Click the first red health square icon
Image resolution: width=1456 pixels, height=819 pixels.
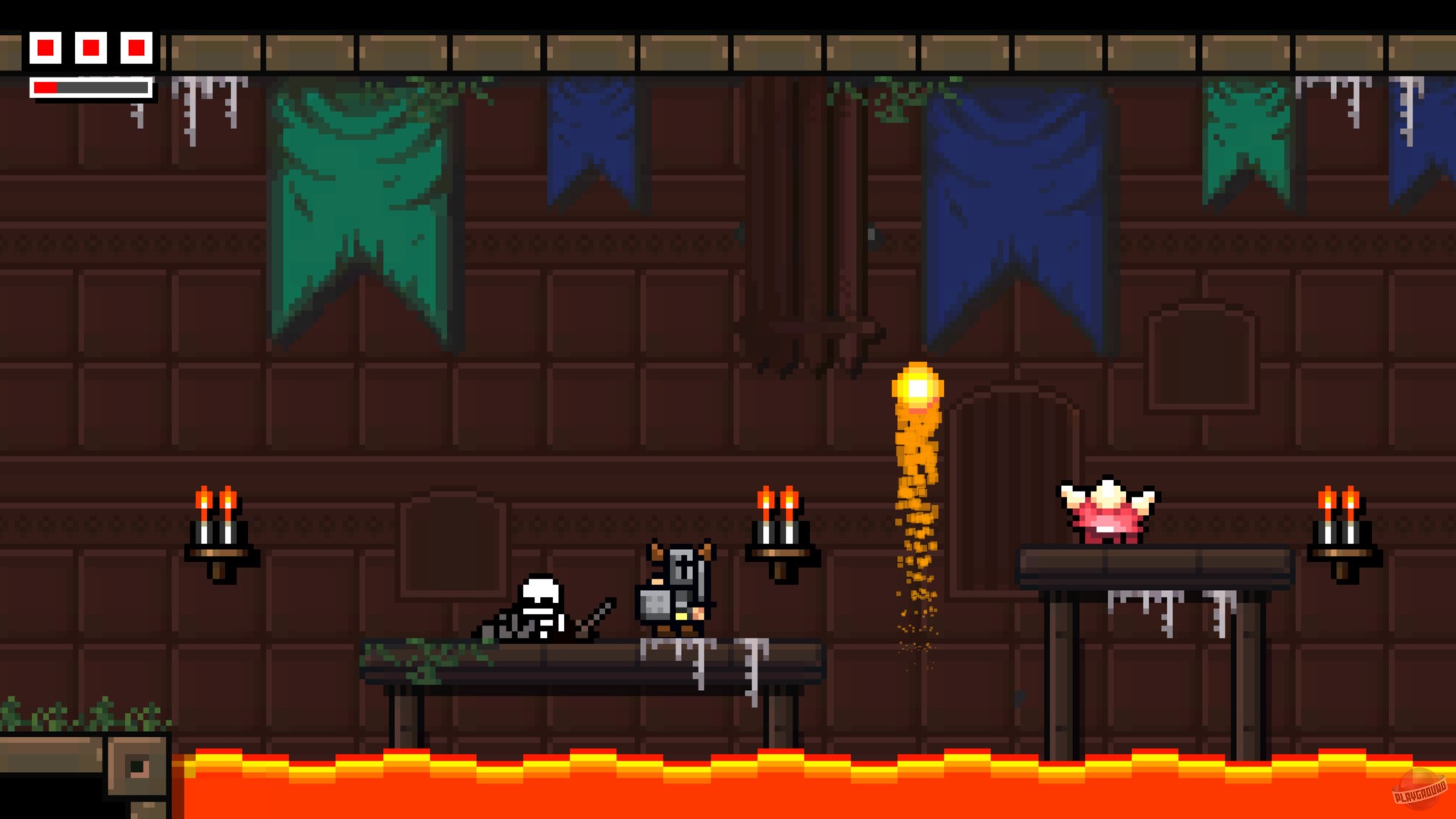click(47, 47)
